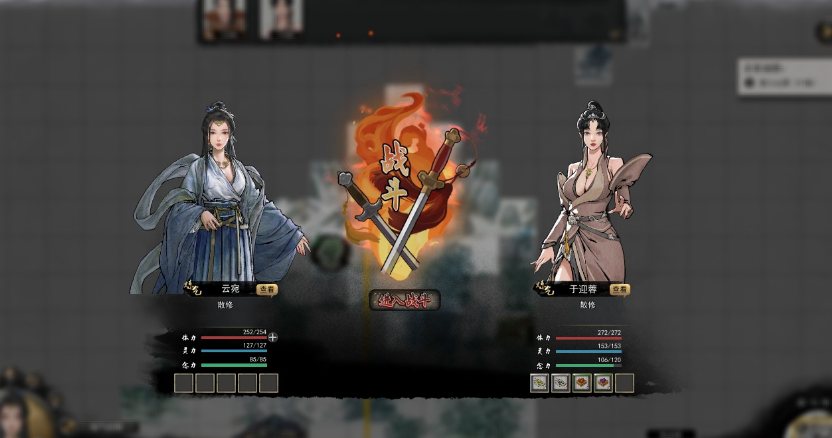Click the plus button beside 云宛's 体力 bar
832x438 pixels.
point(272,337)
